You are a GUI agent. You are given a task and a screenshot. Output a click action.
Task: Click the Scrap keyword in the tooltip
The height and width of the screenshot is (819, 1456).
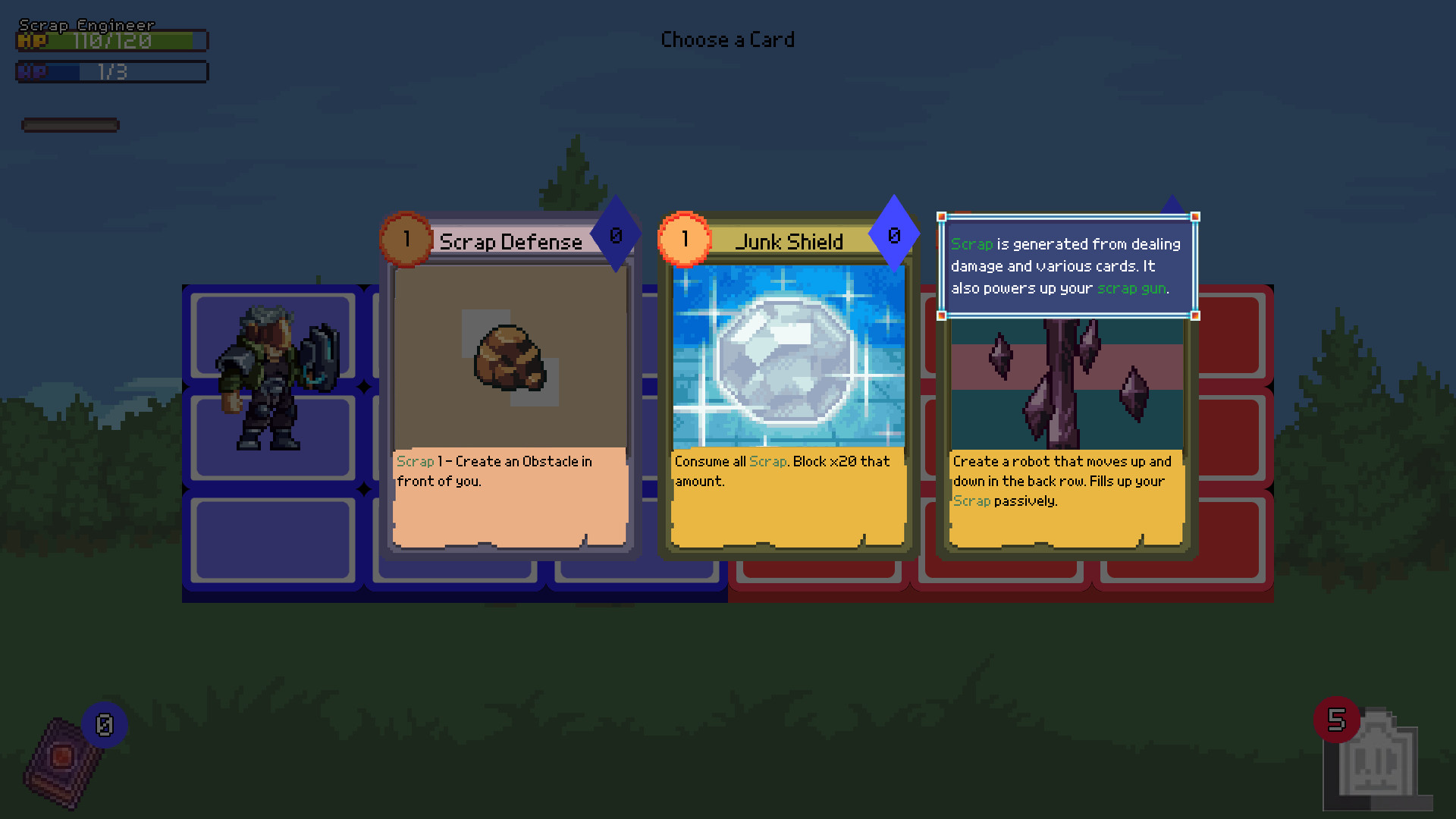(972, 243)
